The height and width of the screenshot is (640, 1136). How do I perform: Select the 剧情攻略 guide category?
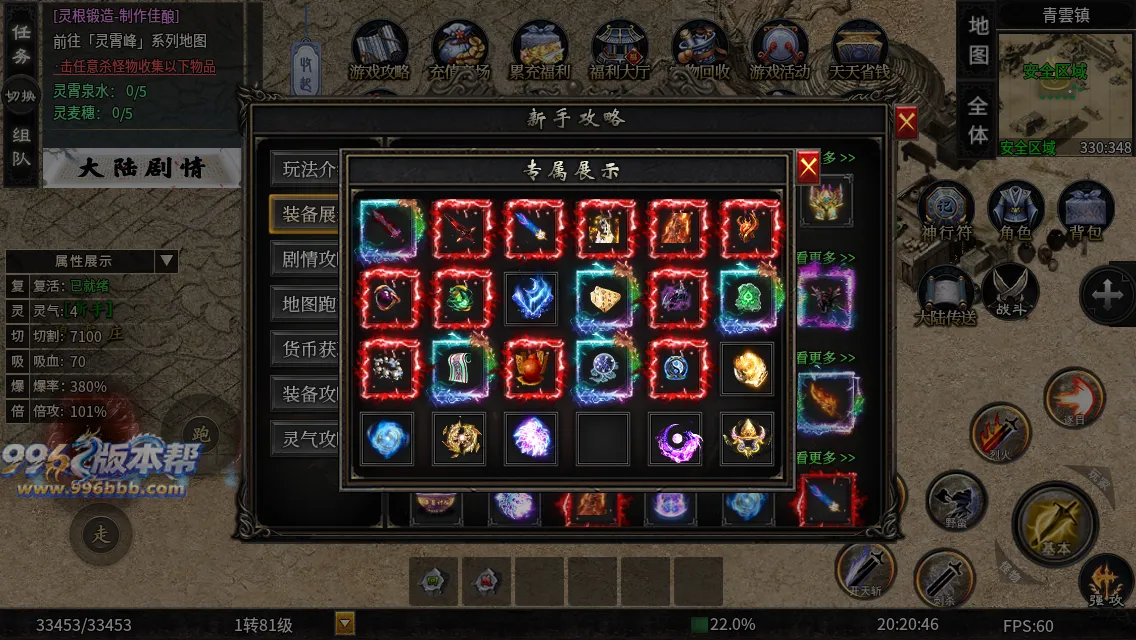tap(309, 259)
